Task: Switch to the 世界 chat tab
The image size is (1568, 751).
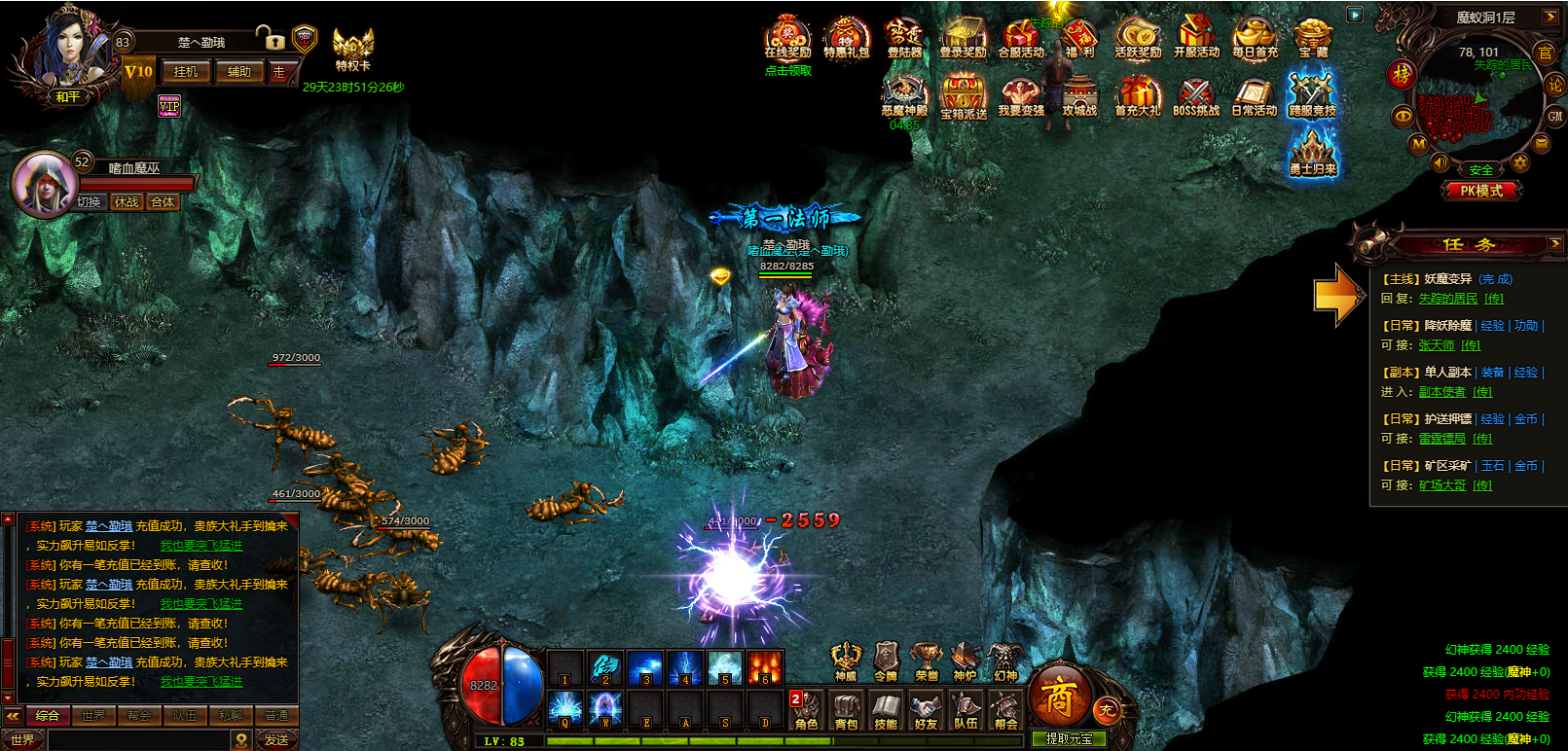Action: pos(93,716)
